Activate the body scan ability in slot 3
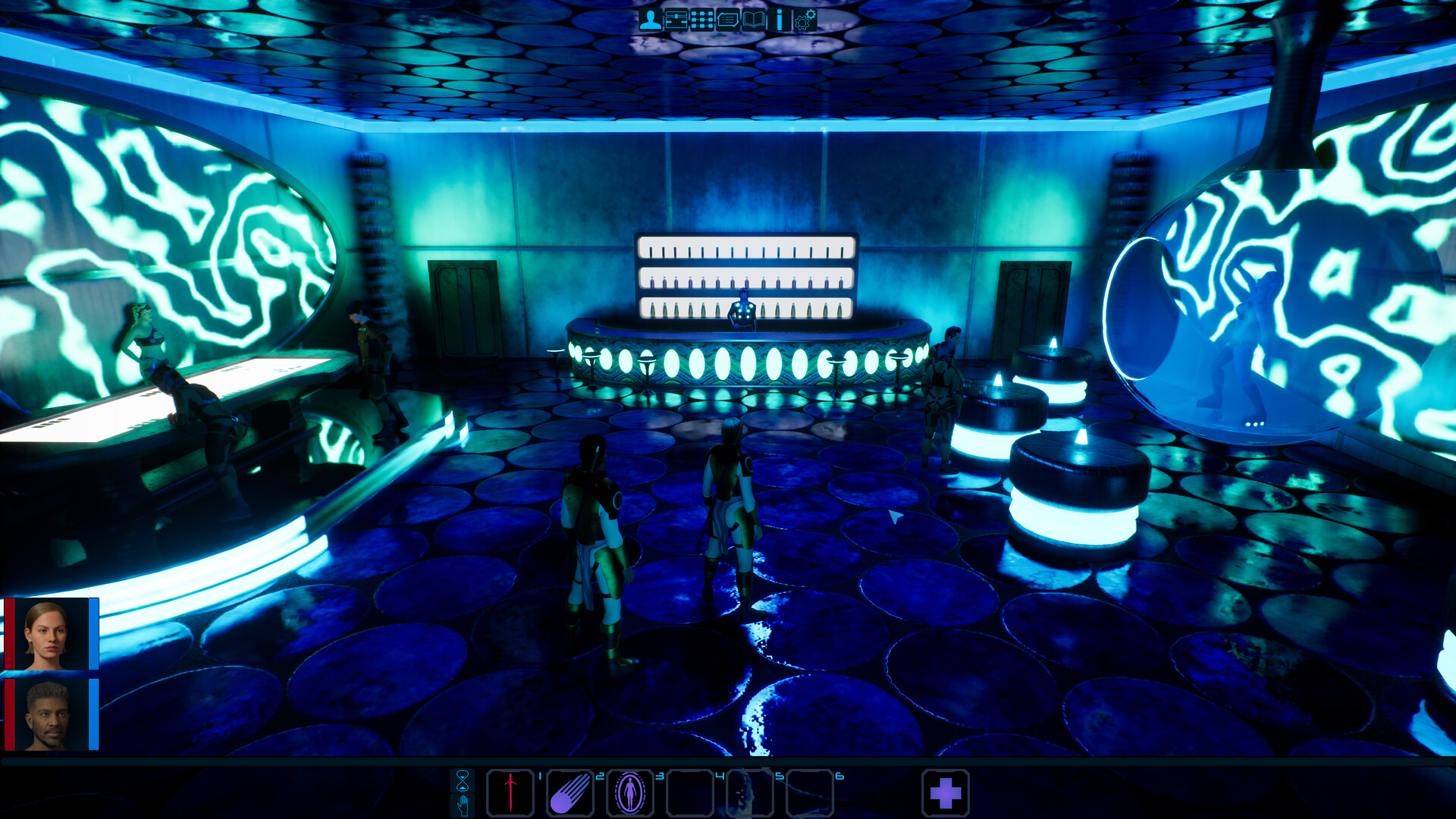Image resolution: width=1456 pixels, height=819 pixels. tap(630, 791)
